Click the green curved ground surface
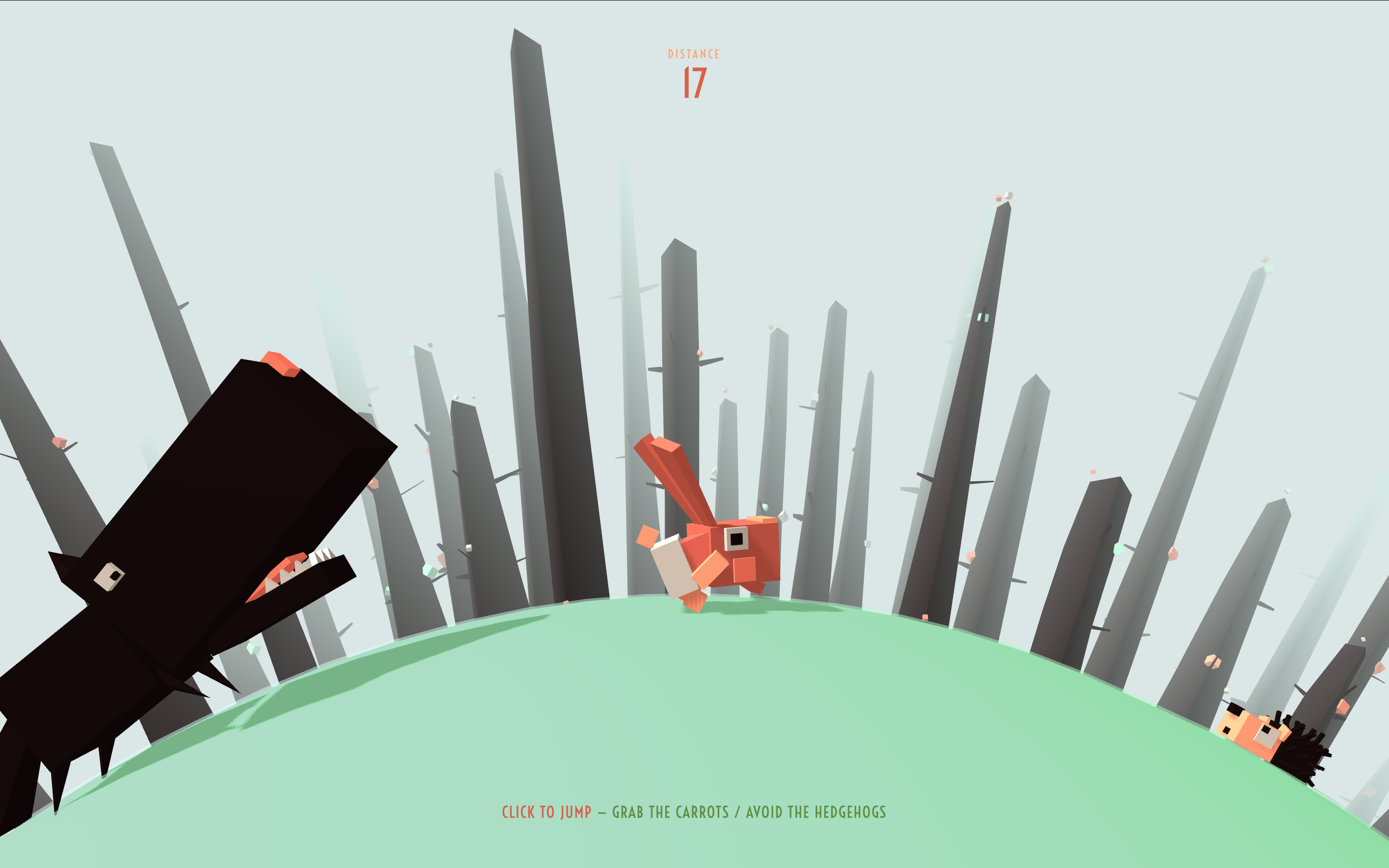 574,718
